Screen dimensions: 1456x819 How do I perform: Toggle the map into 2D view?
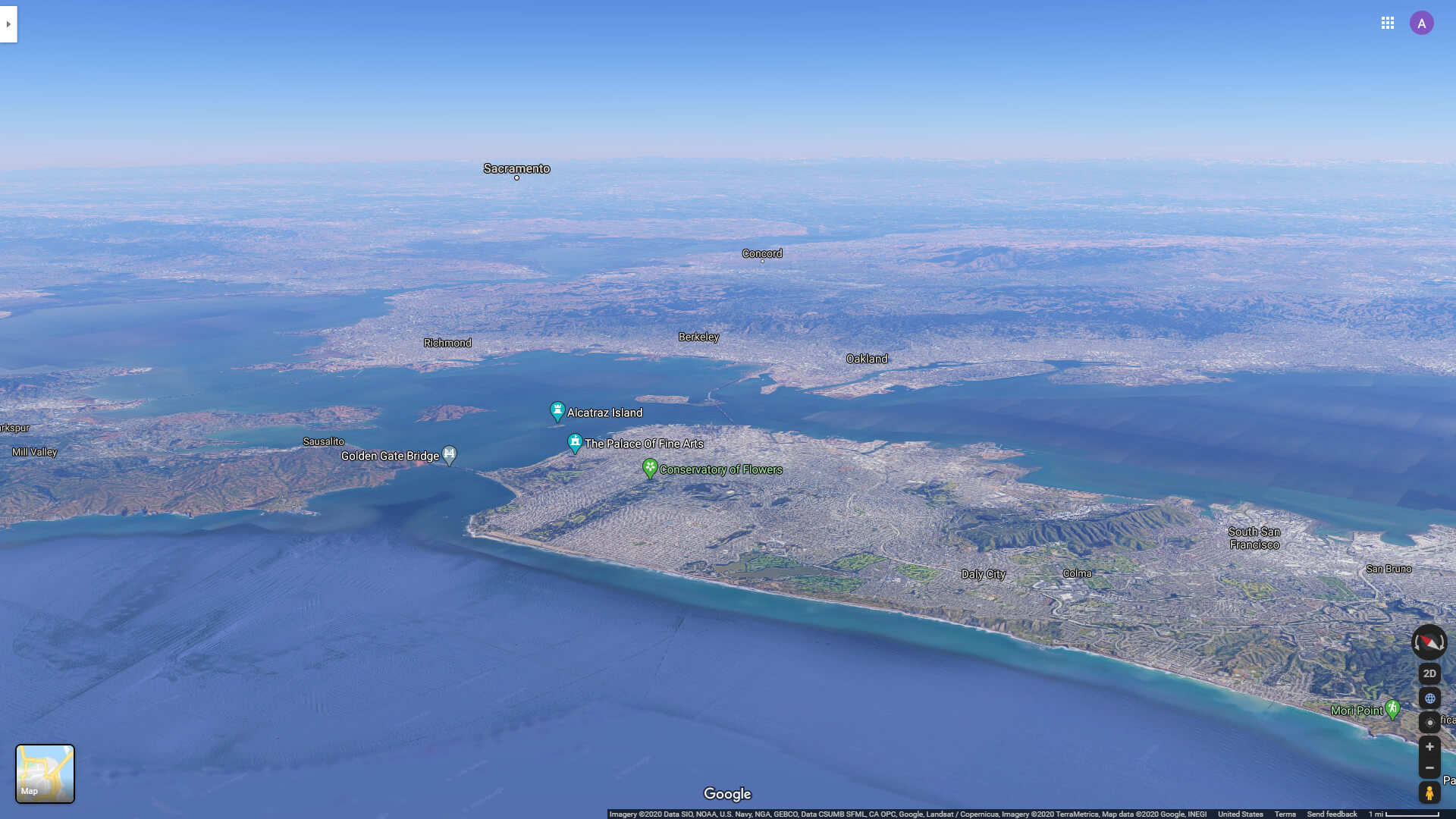click(1429, 673)
